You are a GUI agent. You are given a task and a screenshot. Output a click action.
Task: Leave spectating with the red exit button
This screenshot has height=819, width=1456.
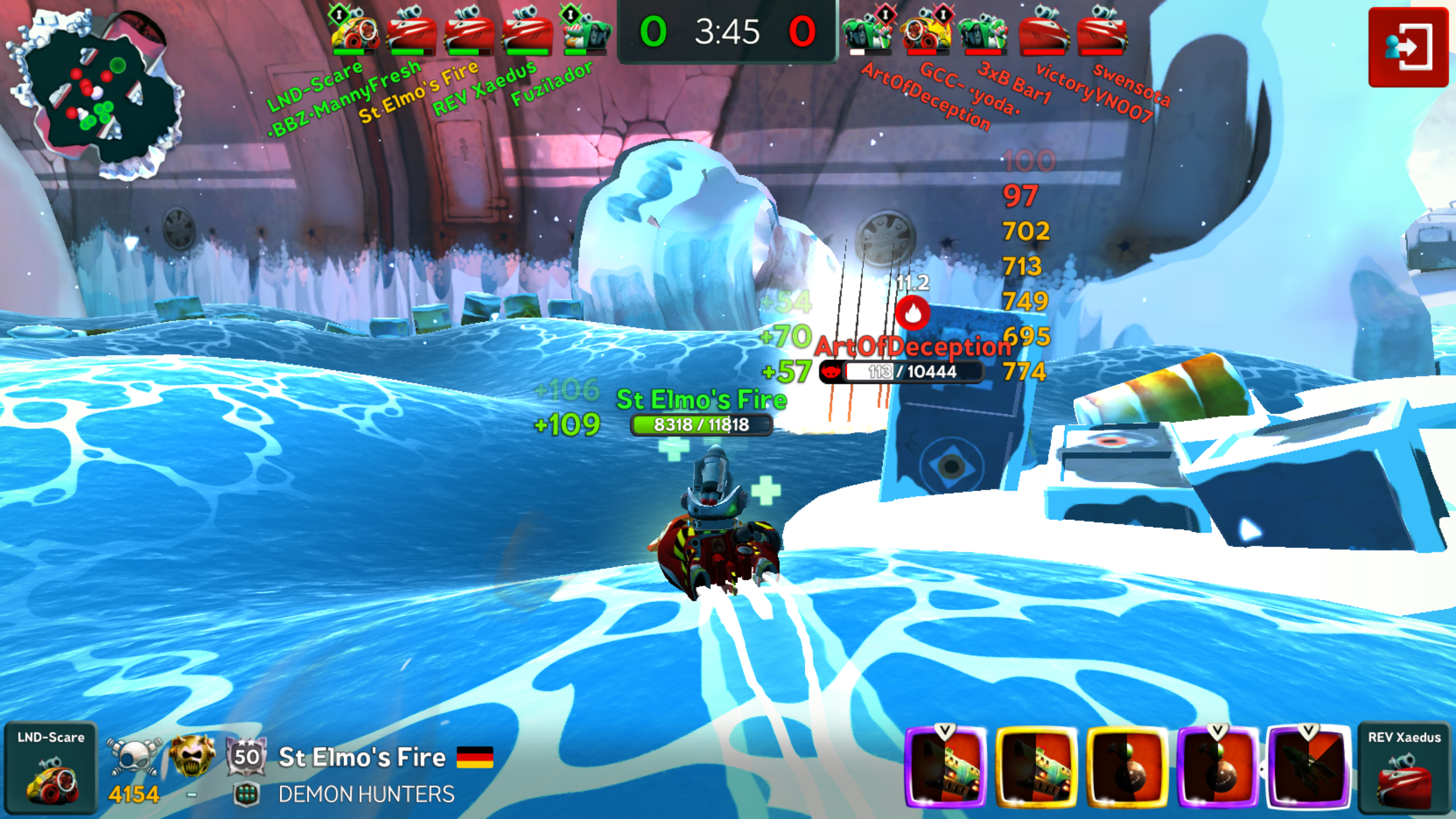[1408, 47]
